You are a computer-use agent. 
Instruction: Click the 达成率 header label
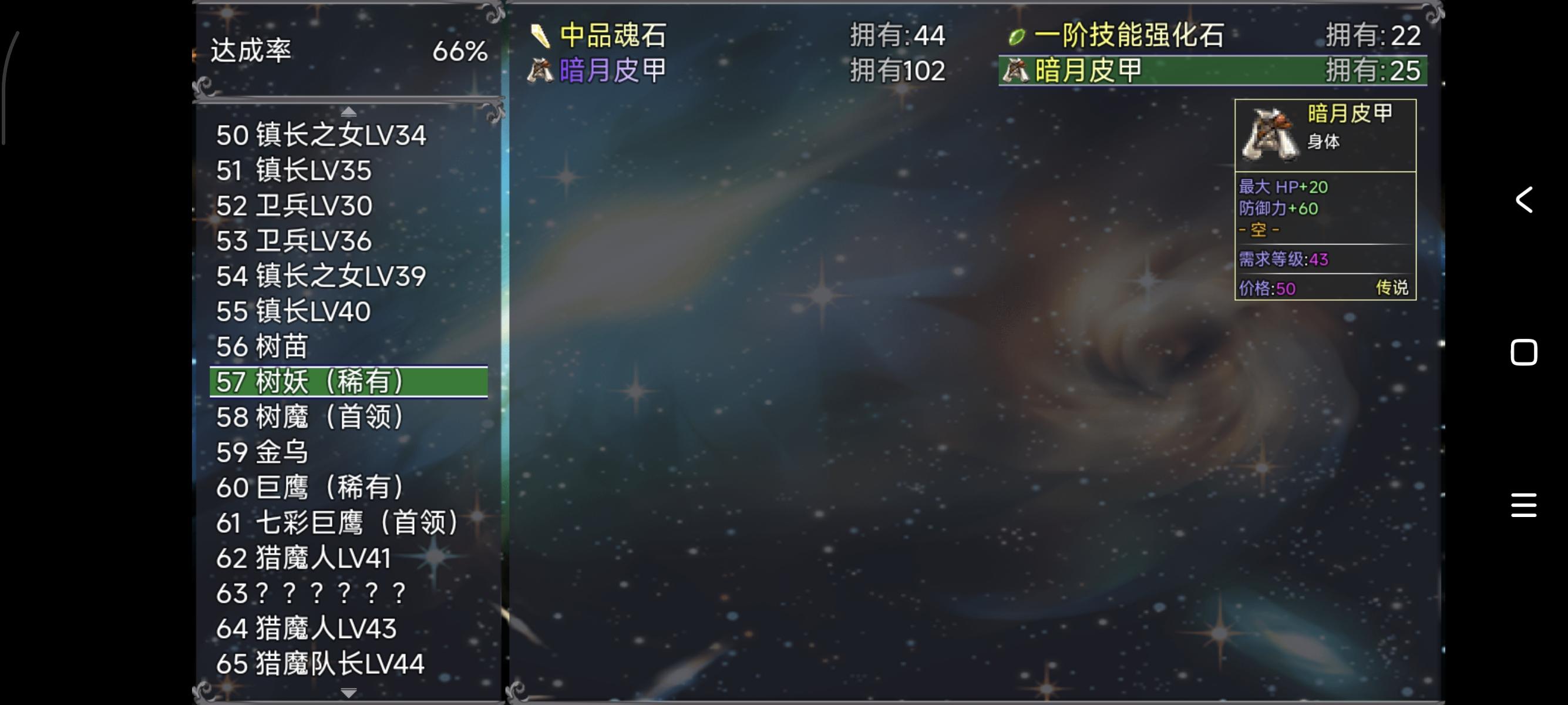point(251,52)
